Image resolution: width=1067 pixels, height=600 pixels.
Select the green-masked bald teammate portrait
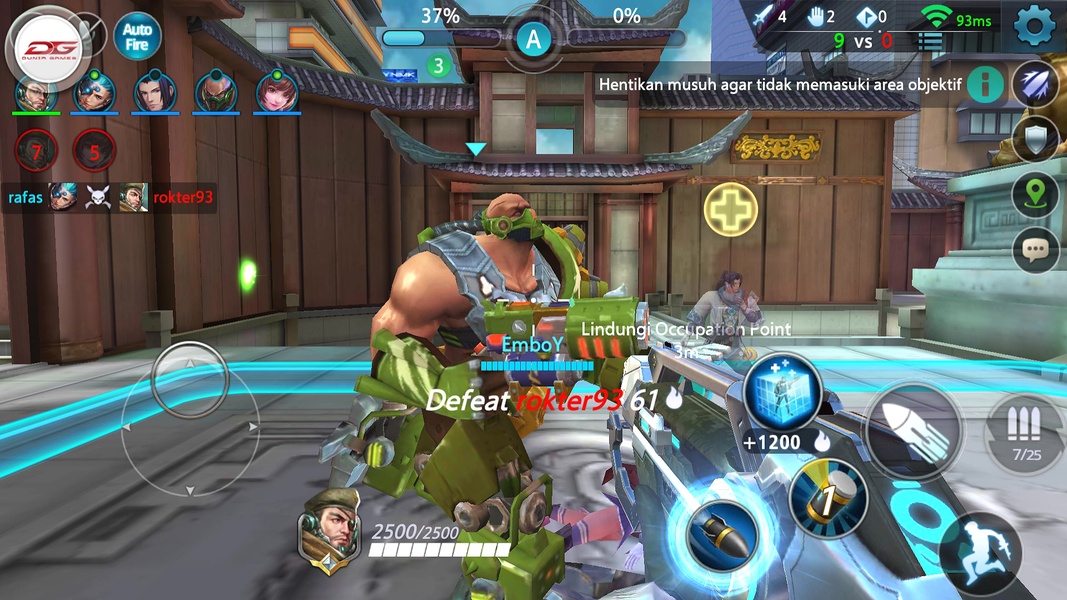[x=216, y=92]
